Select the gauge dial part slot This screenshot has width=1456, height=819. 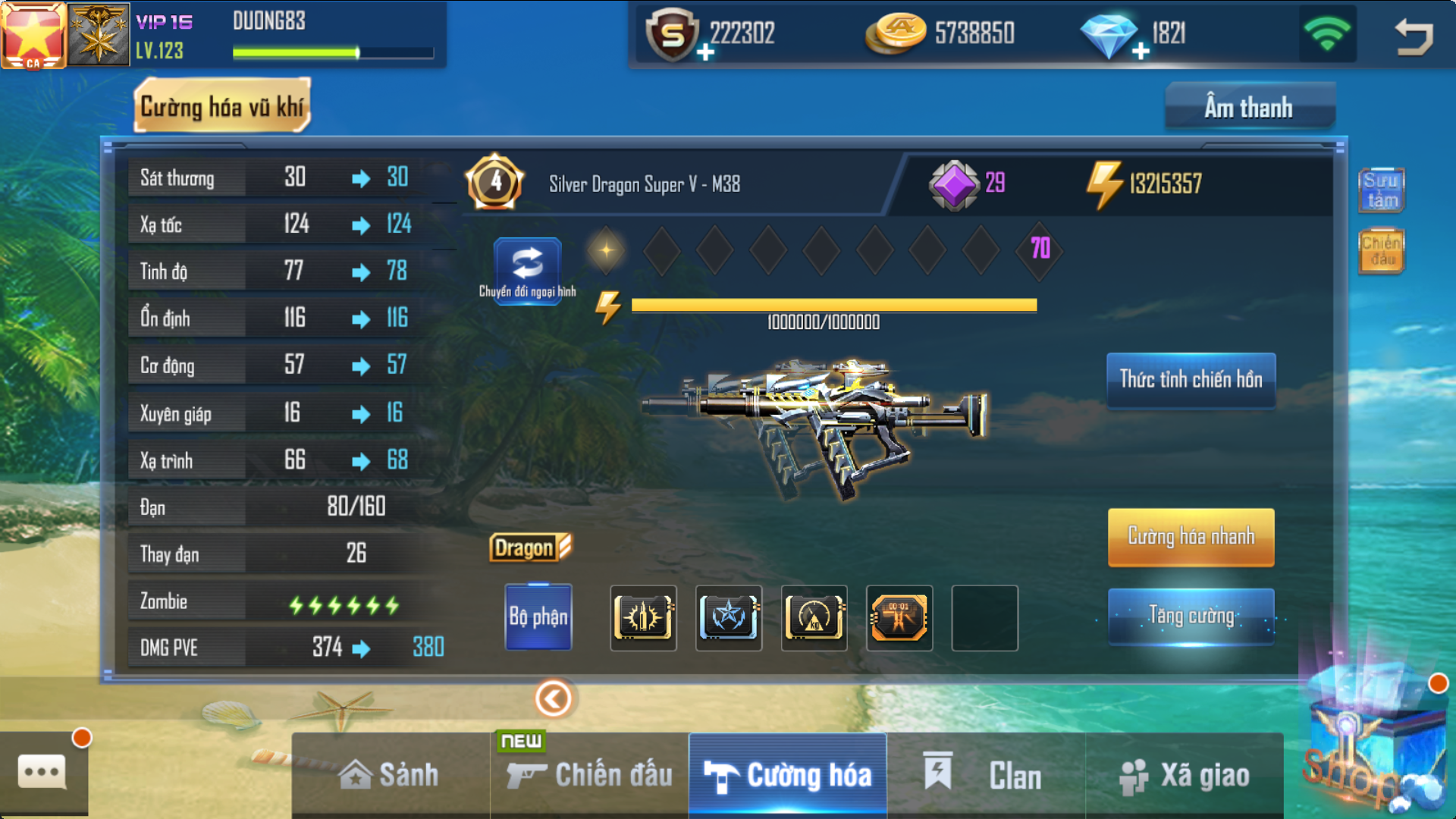point(814,617)
